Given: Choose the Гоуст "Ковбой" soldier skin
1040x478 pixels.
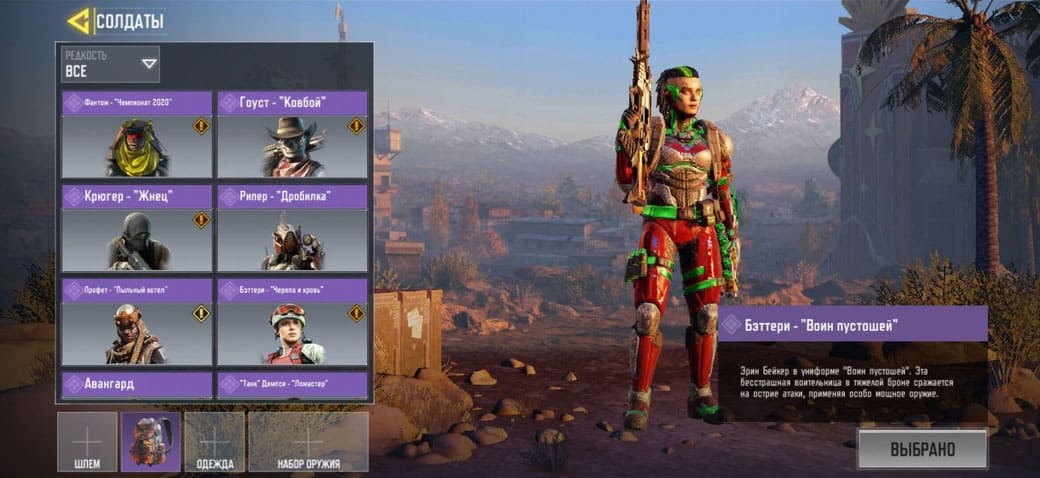Looking at the screenshot, I should point(292,136).
